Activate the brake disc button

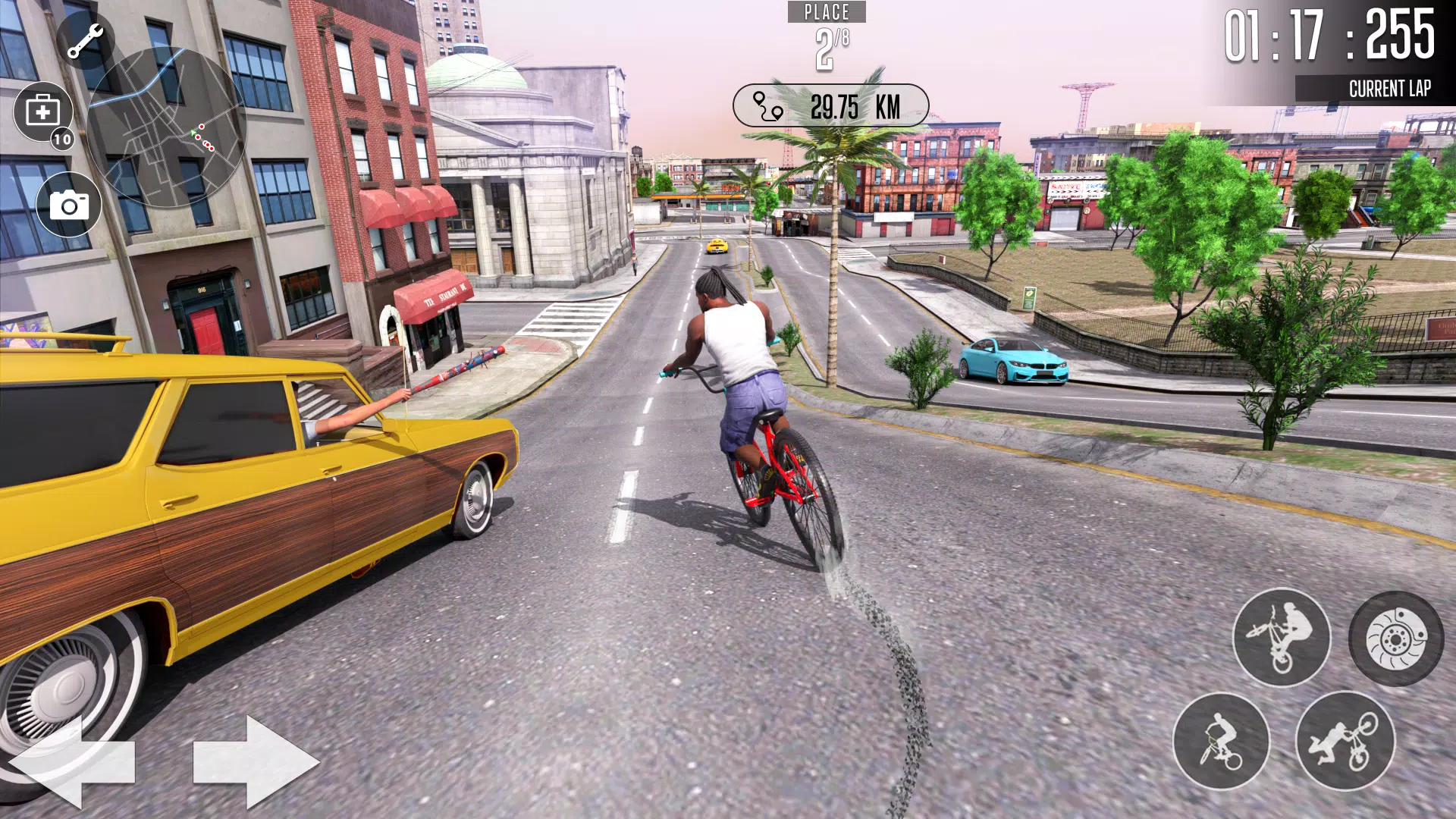[1396, 639]
